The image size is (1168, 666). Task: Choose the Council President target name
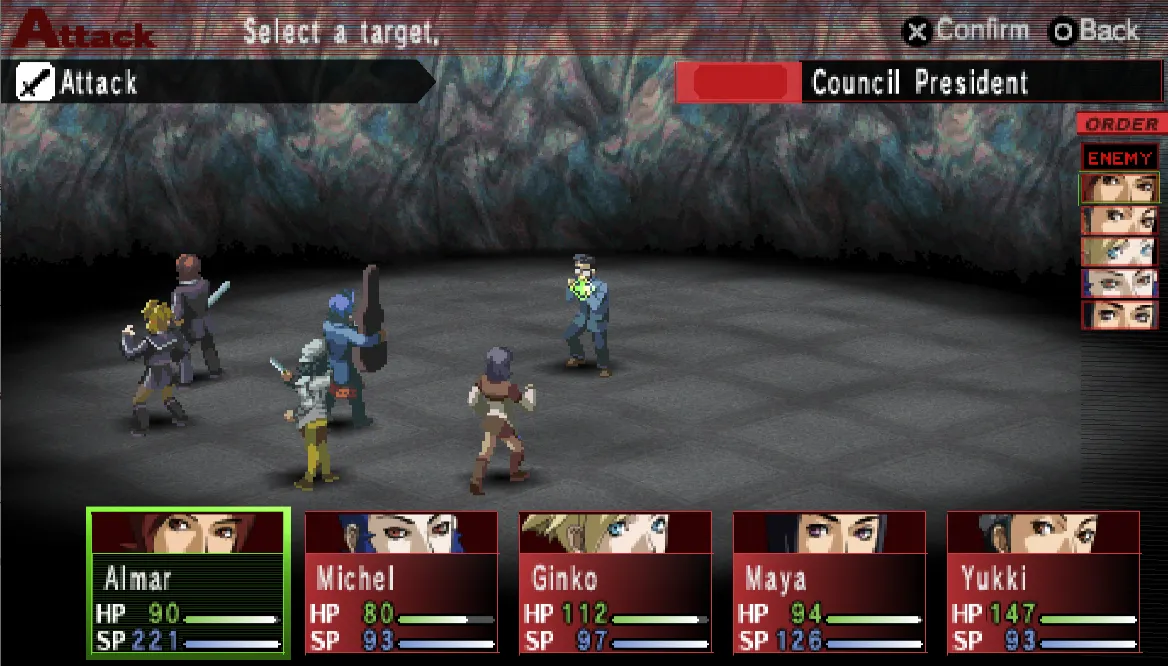(x=919, y=83)
